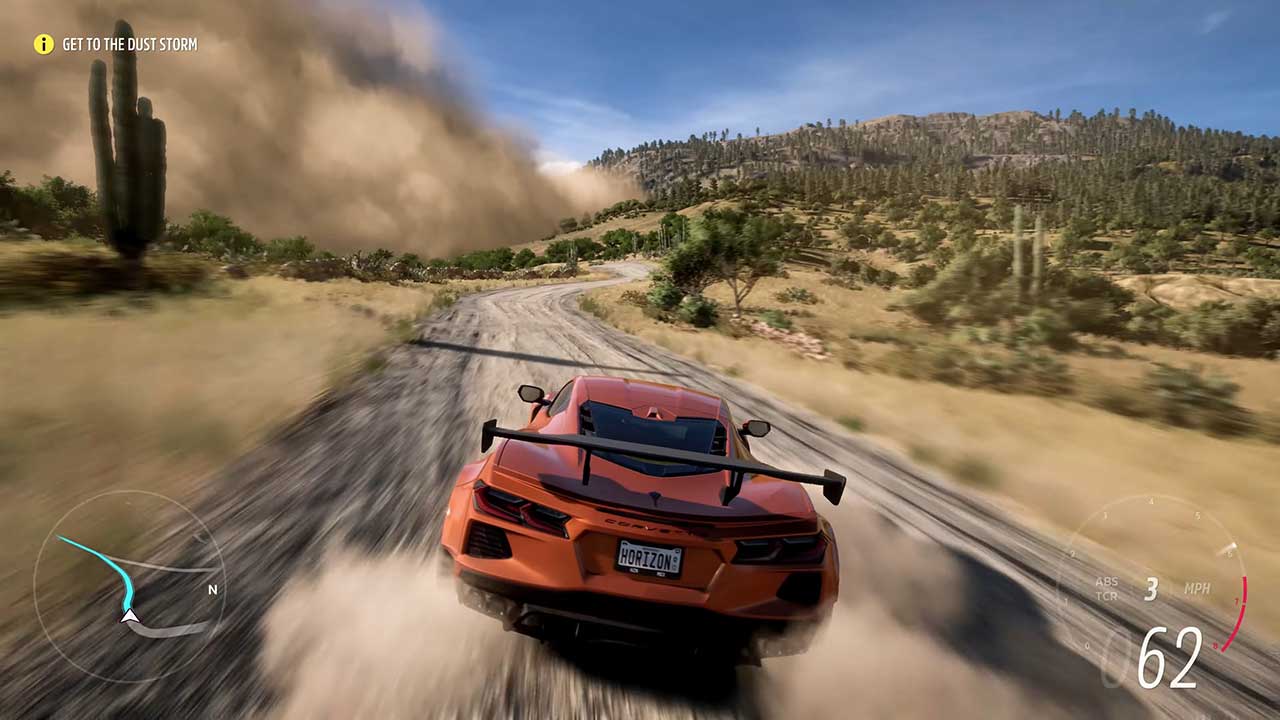
Task: Click the TCR indicator on the speedometer
Action: point(1106,597)
